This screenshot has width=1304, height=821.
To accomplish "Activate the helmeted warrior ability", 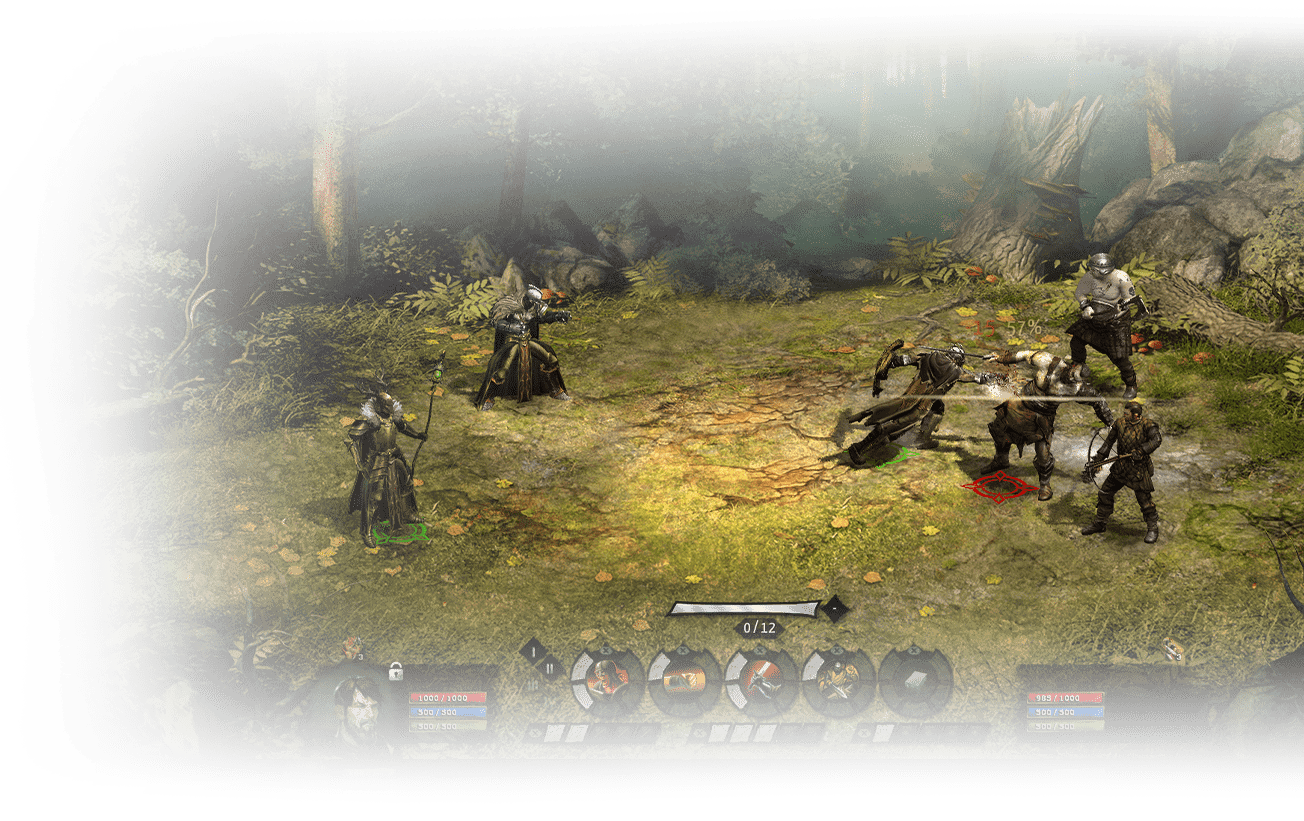I will click(x=606, y=682).
